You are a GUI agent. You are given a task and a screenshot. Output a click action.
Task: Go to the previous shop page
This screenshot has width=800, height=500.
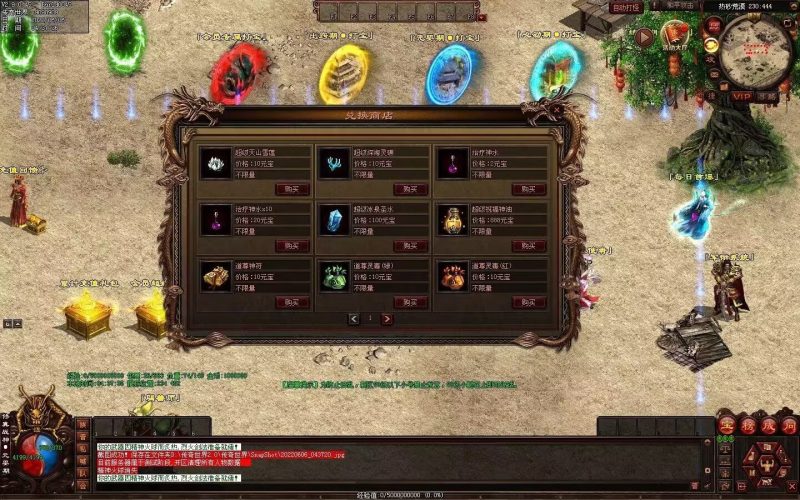click(353, 319)
